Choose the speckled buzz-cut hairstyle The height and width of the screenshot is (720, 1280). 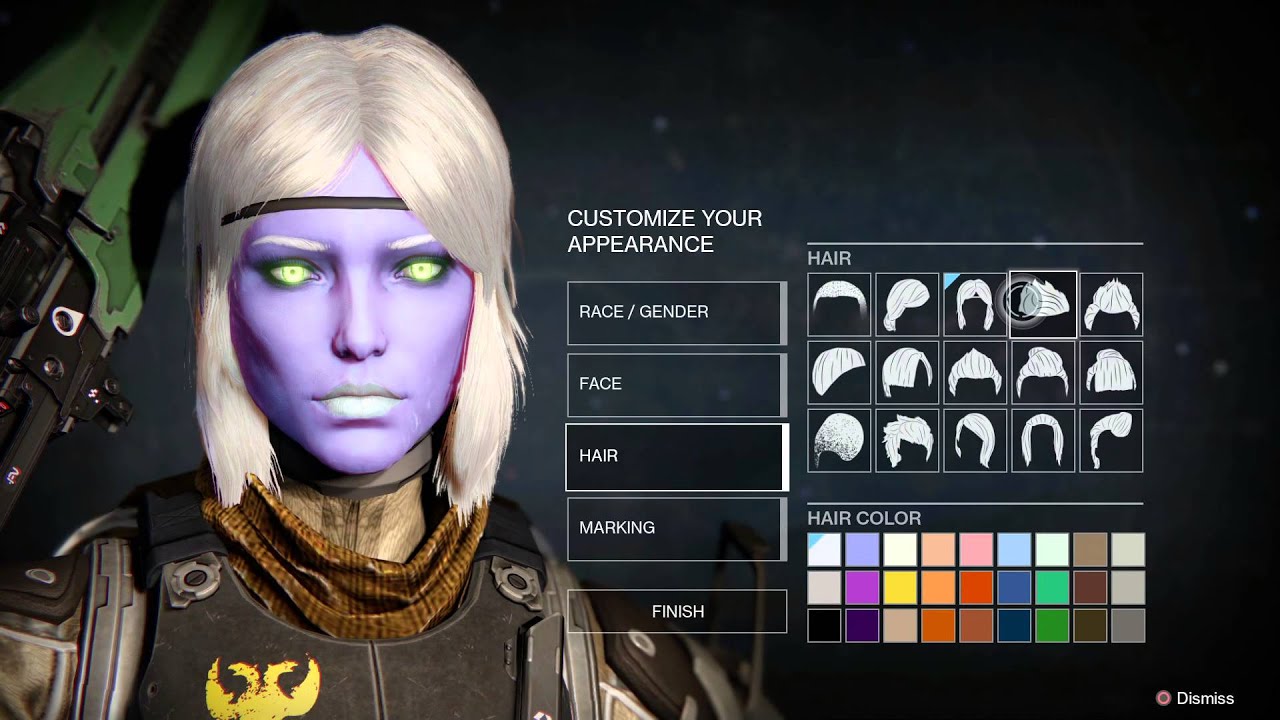pos(840,440)
